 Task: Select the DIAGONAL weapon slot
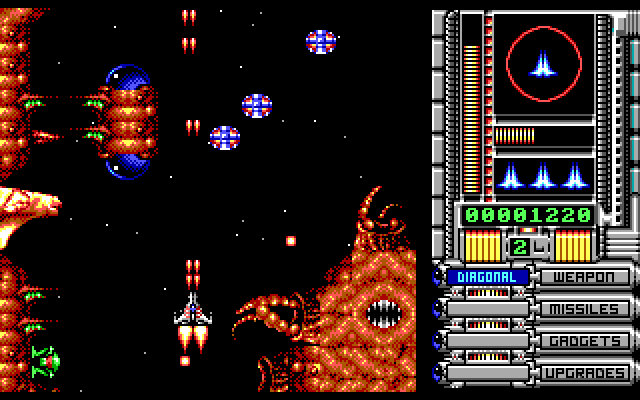pyautogui.click(x=487, y=277)
